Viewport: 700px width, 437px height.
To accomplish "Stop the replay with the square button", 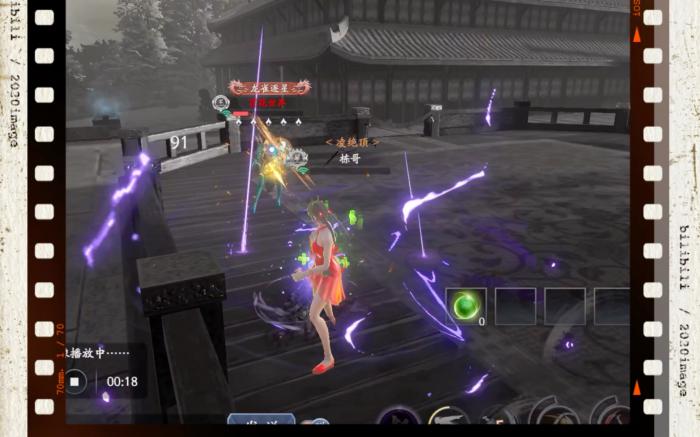I will click(75, 381).
